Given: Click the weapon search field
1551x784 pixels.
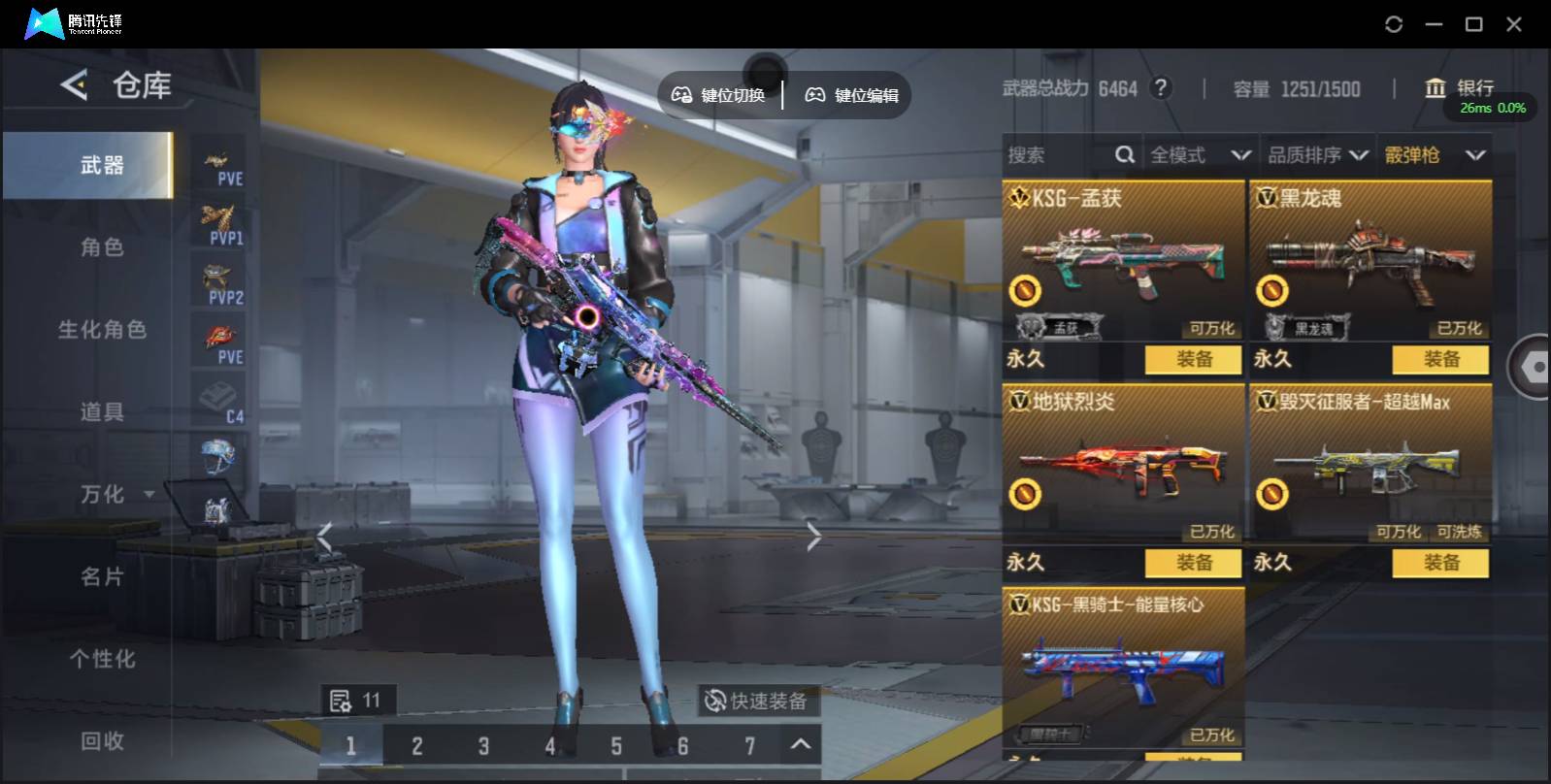Looking at the screenshot, I should (1058, 155).
